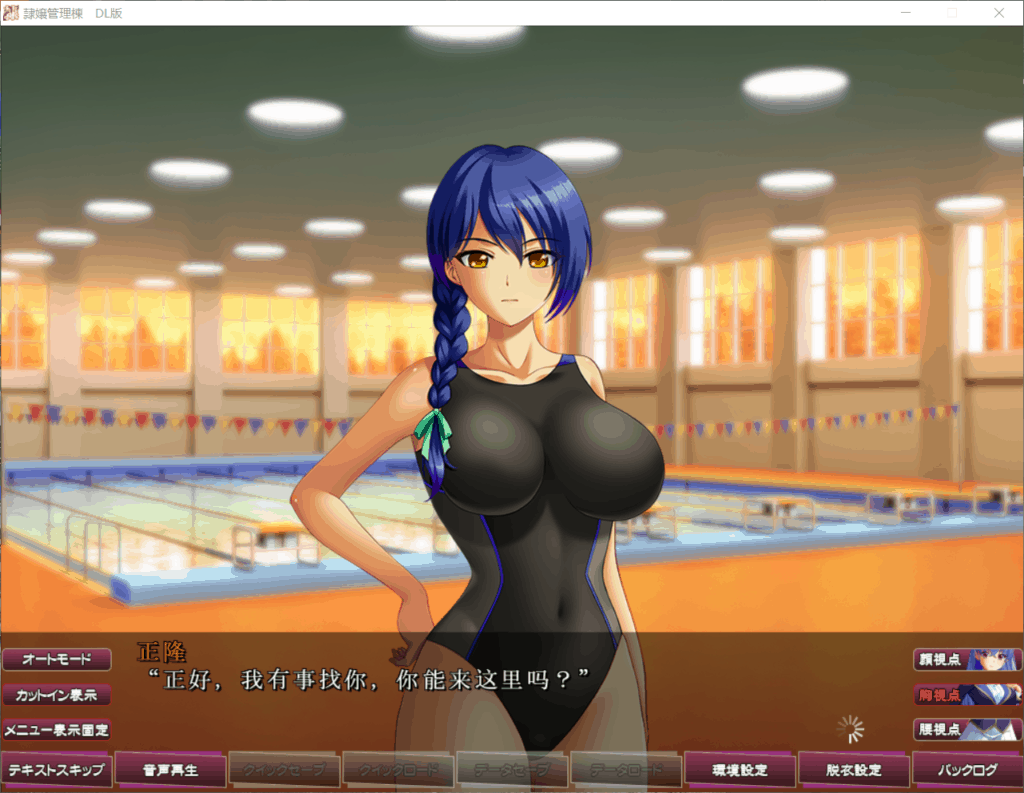Click the greyed-out クイックロード quick load button
This screenshot has height=793, width=1024.
click(x=398, y=770)
